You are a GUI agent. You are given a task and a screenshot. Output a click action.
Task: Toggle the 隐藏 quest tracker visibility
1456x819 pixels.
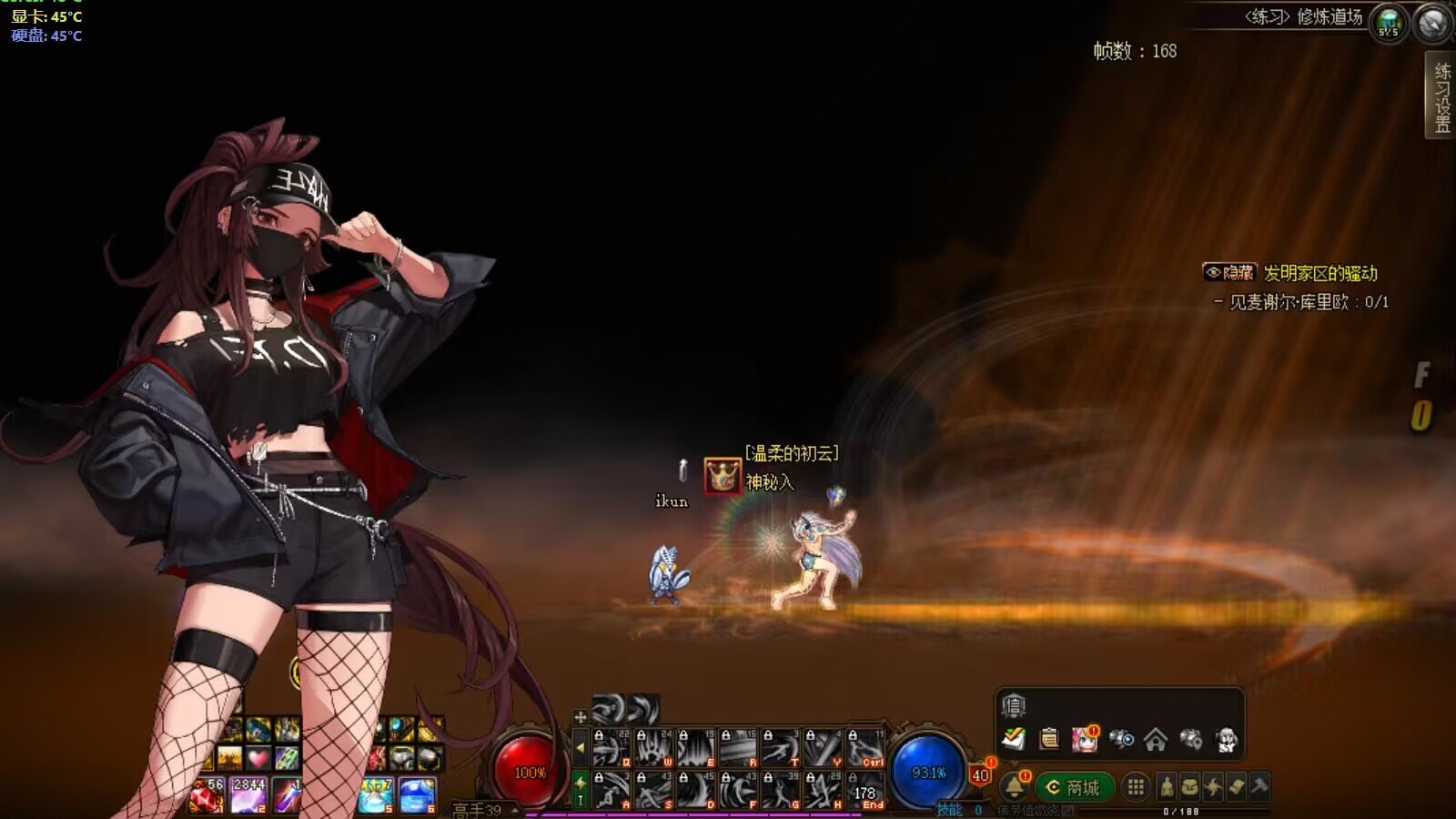[x=1229, y=272]
